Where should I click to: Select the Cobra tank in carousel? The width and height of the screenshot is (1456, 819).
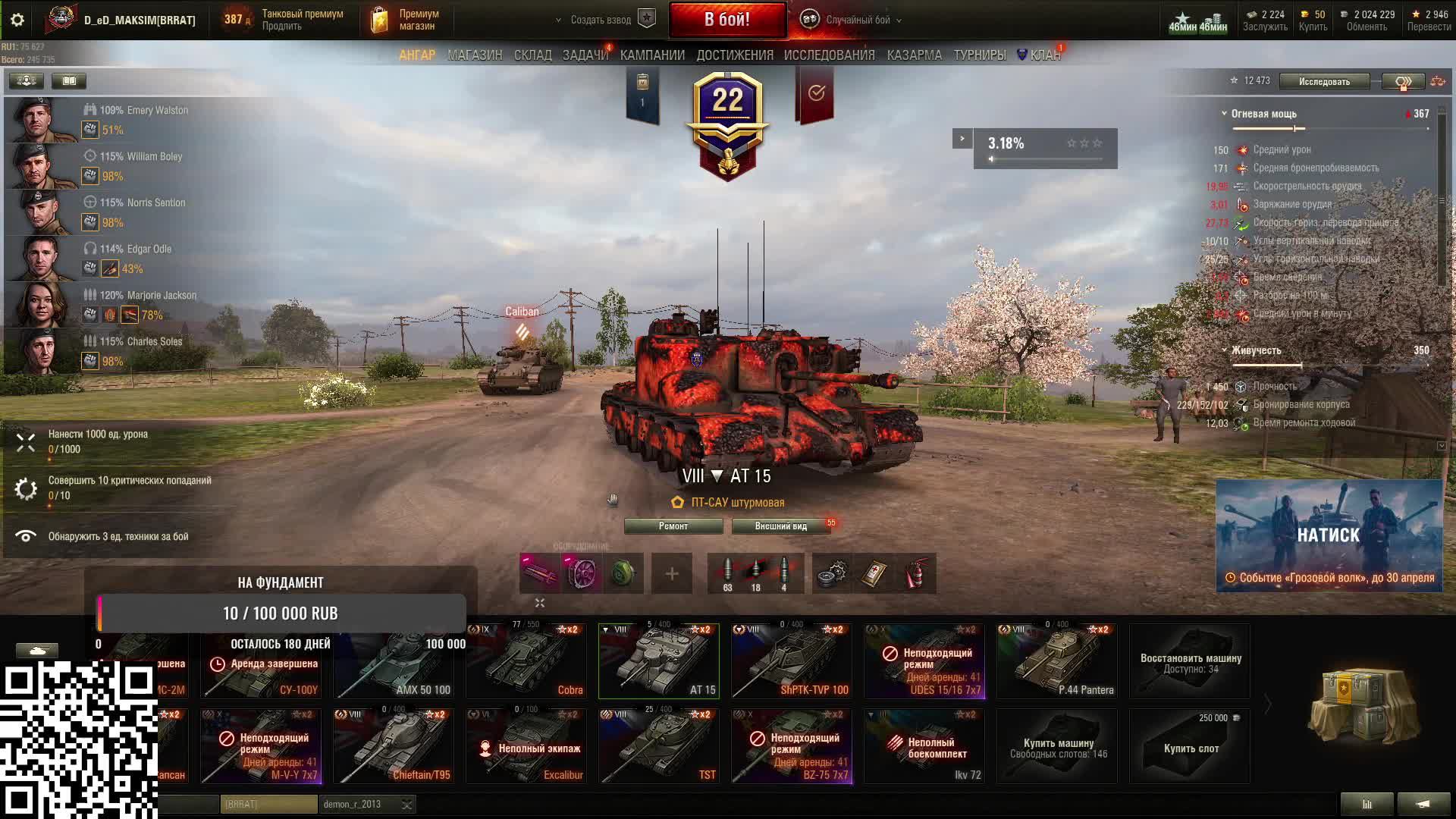526,661
